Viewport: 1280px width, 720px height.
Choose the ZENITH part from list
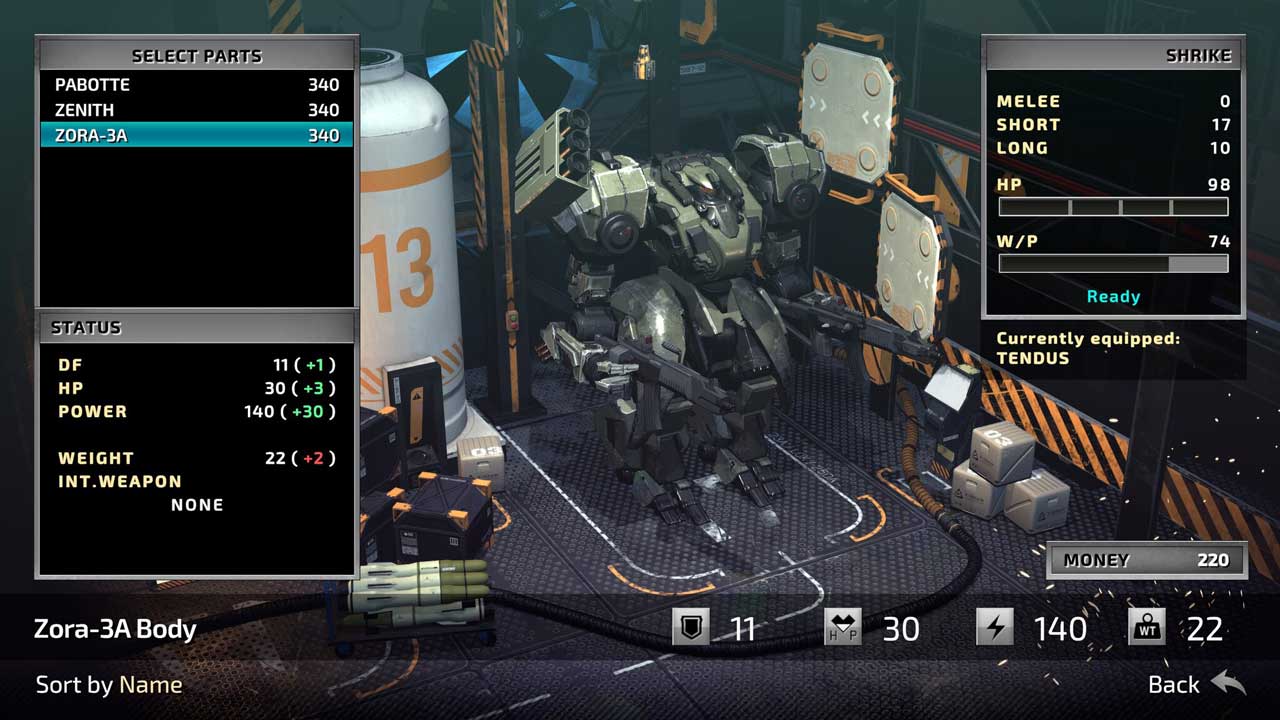pos(196,110)
